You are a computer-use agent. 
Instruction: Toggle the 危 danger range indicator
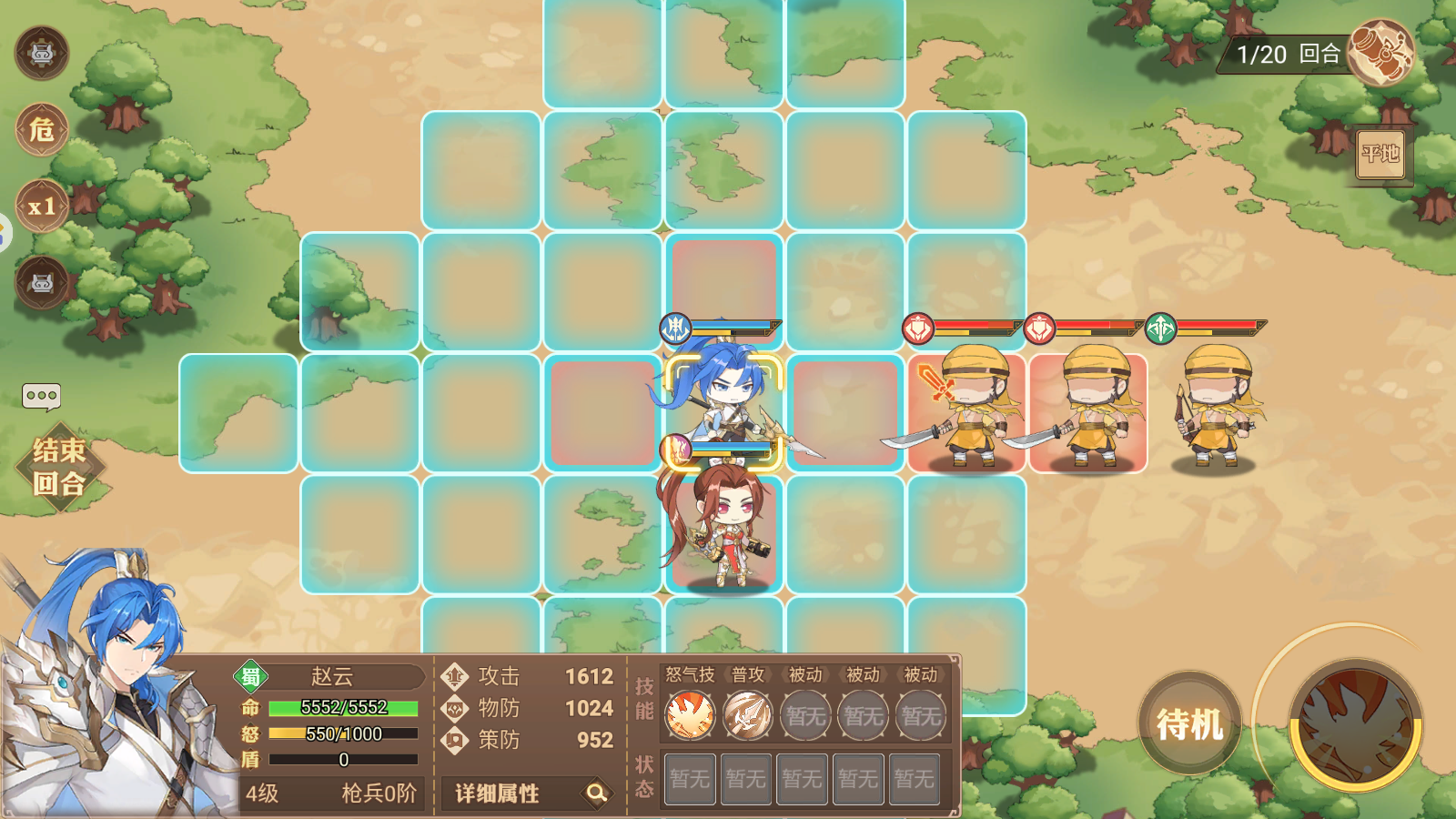[x=42, y=130]
